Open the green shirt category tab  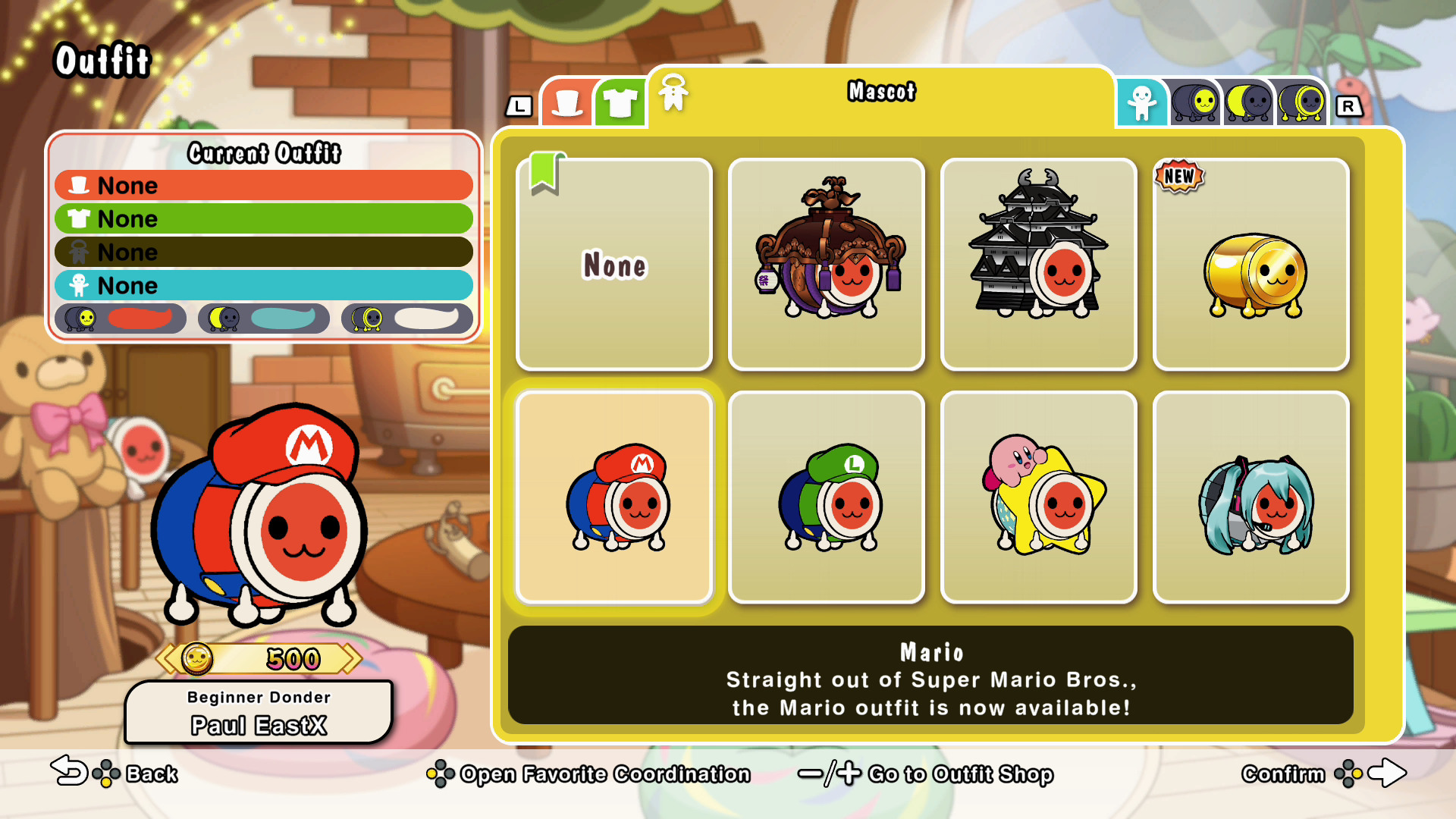click(620, 103)
